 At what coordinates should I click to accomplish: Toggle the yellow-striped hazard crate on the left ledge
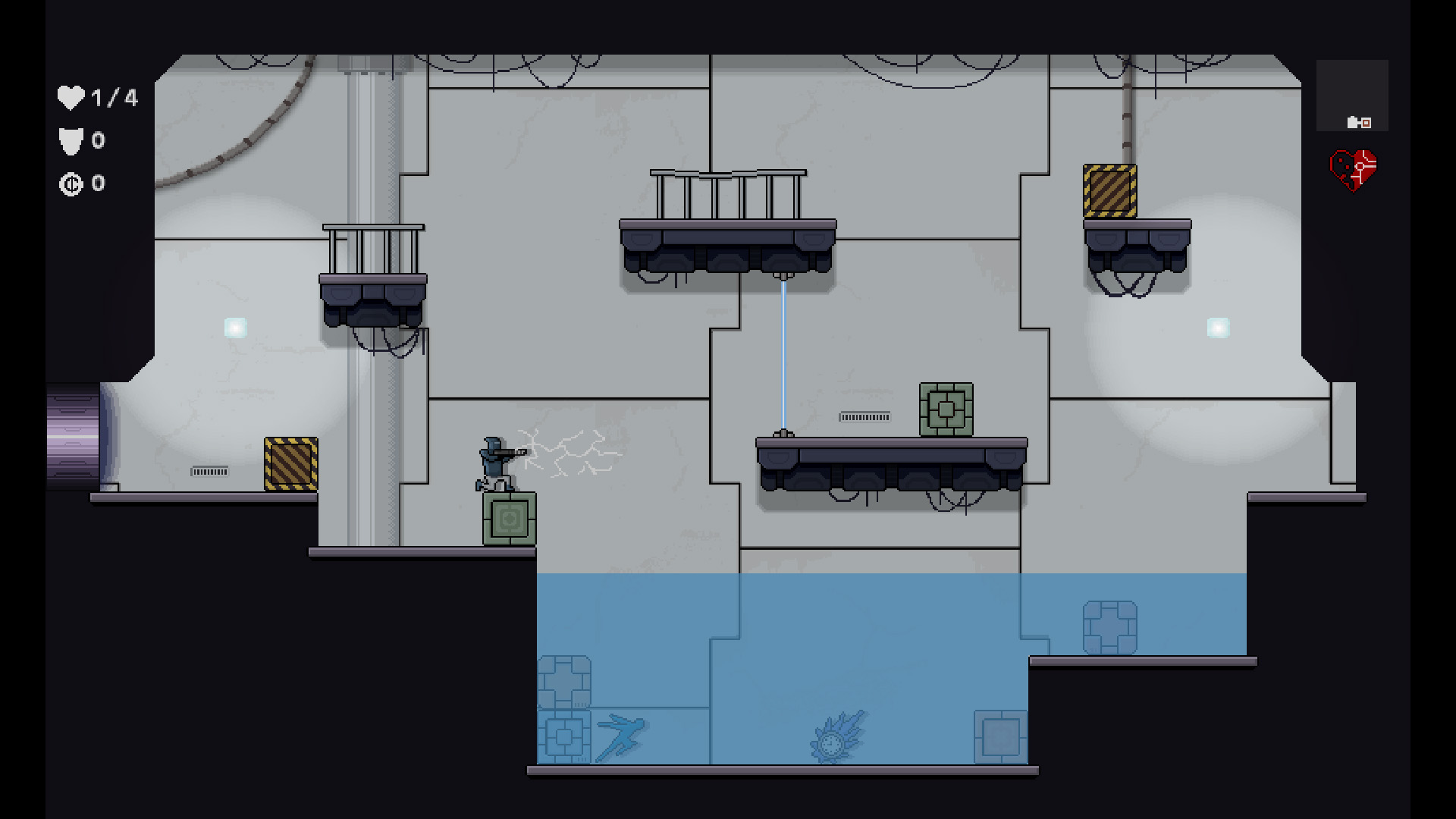coord(290,463)
